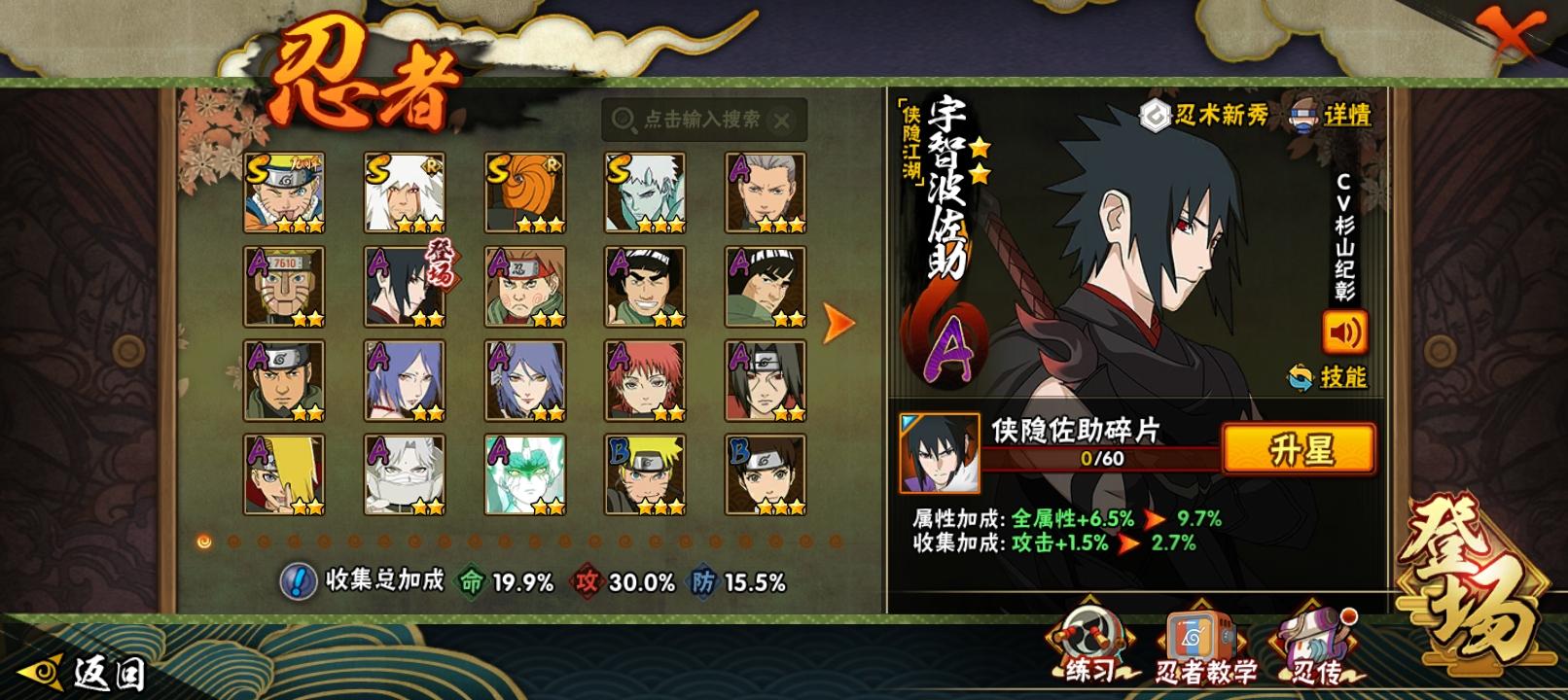Click the search input field
Image resolution: width=1568 pixels, height=700 pixels.
(700, 120)
